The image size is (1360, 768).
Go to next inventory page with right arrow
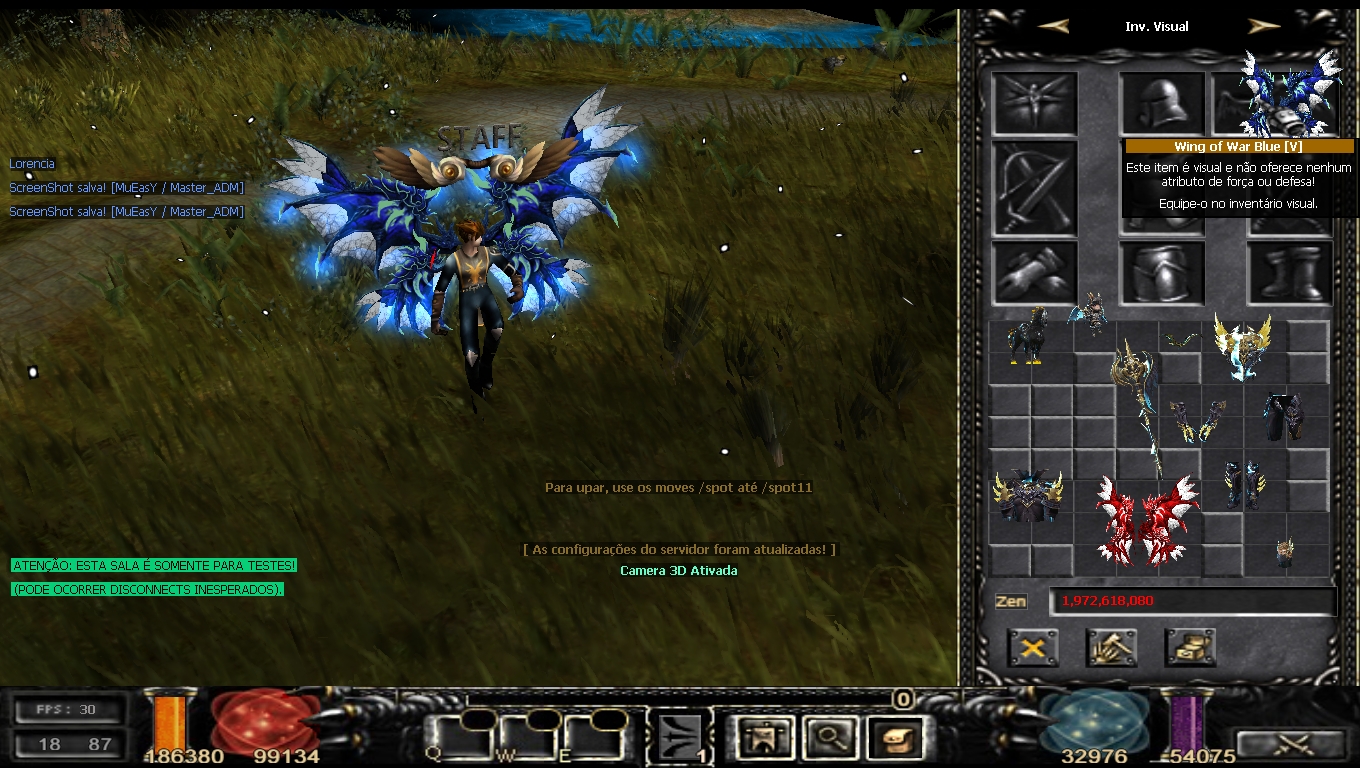pyautogui.click(x=1264, y=27)
